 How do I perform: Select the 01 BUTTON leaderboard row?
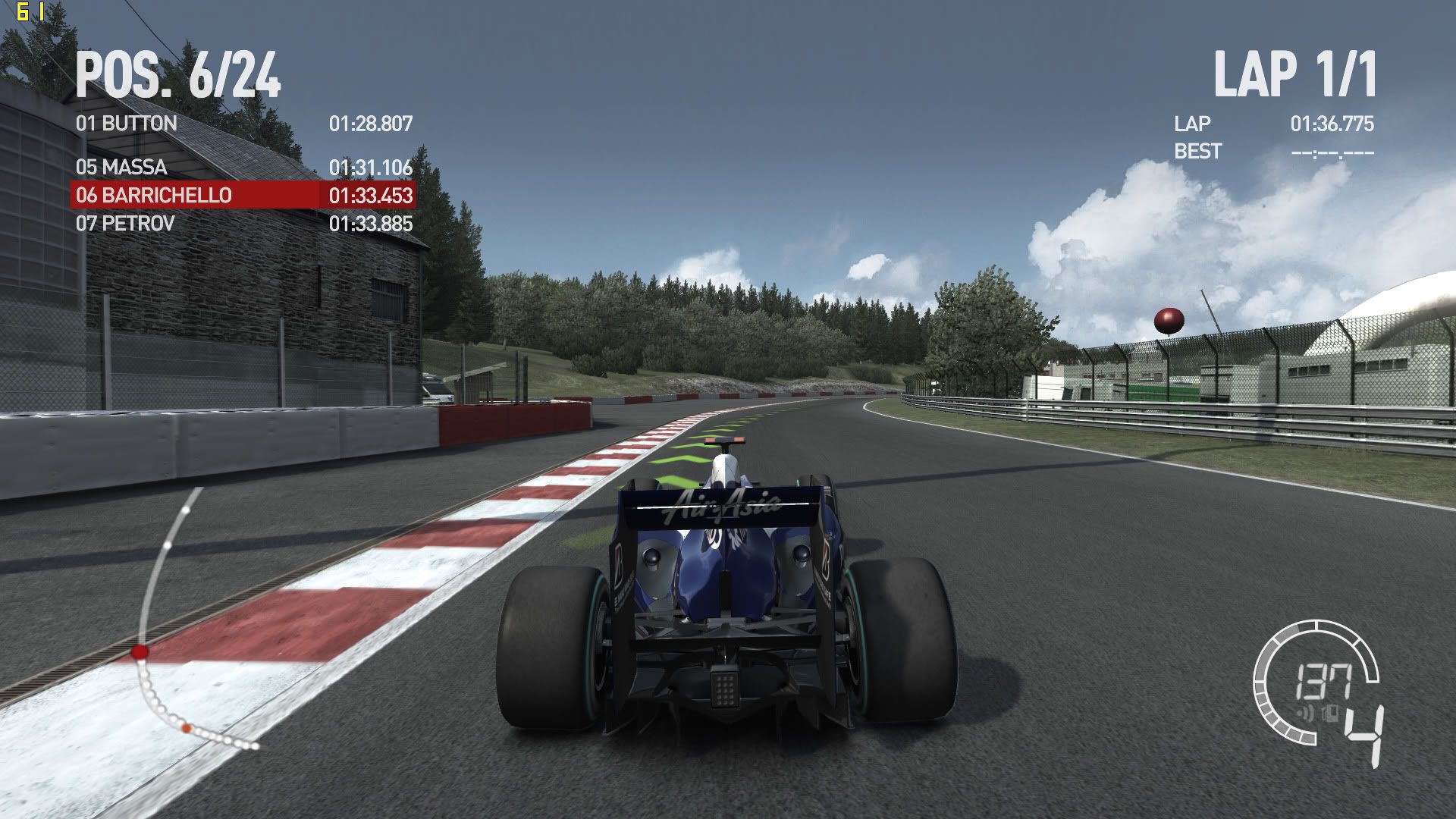(243, 124)
